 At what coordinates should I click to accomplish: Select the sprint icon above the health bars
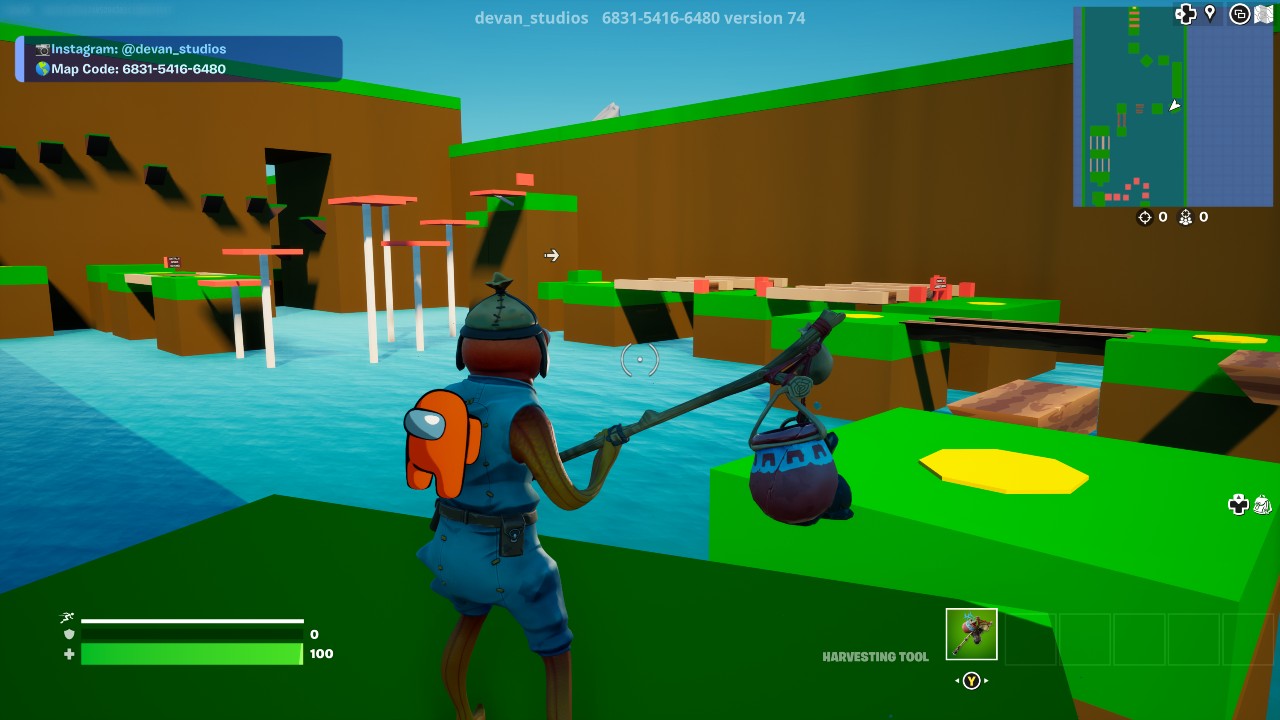(x=67, y=616)
